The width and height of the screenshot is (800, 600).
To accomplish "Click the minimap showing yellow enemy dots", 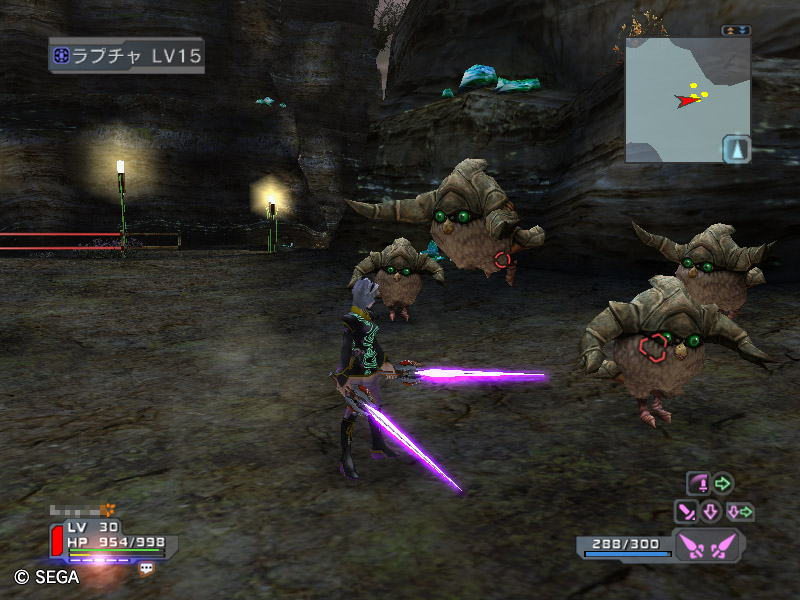I will [688, 100].
